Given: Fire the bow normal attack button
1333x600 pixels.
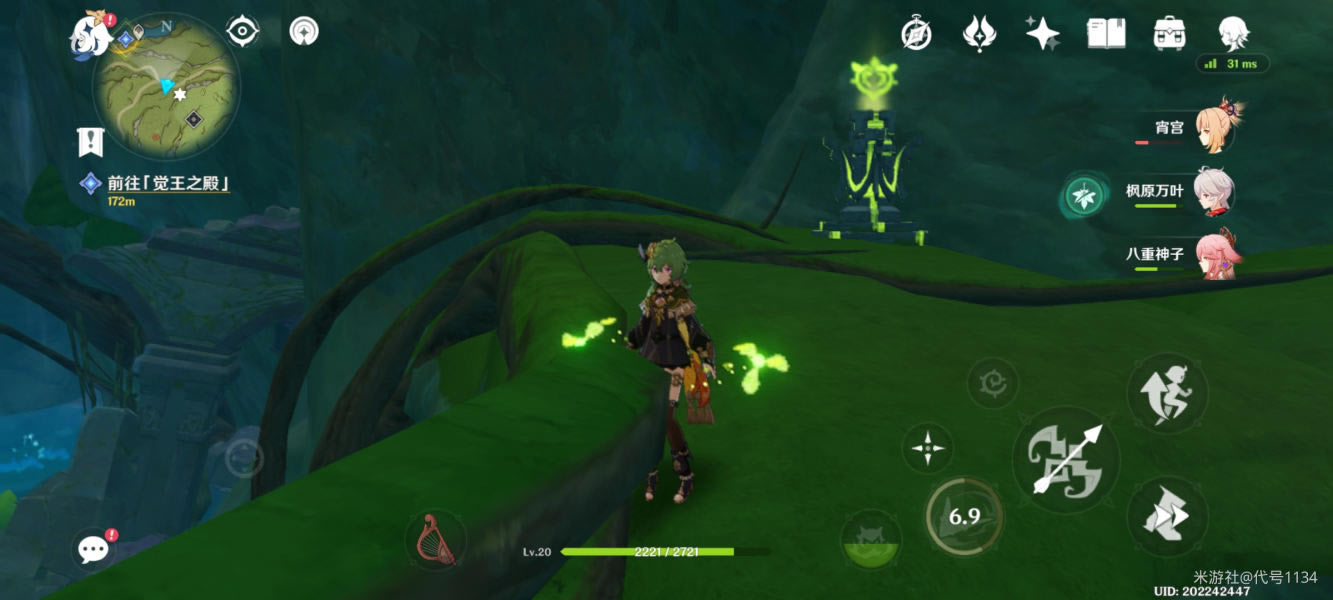Looking at the screenshot, I should 1066,459.
